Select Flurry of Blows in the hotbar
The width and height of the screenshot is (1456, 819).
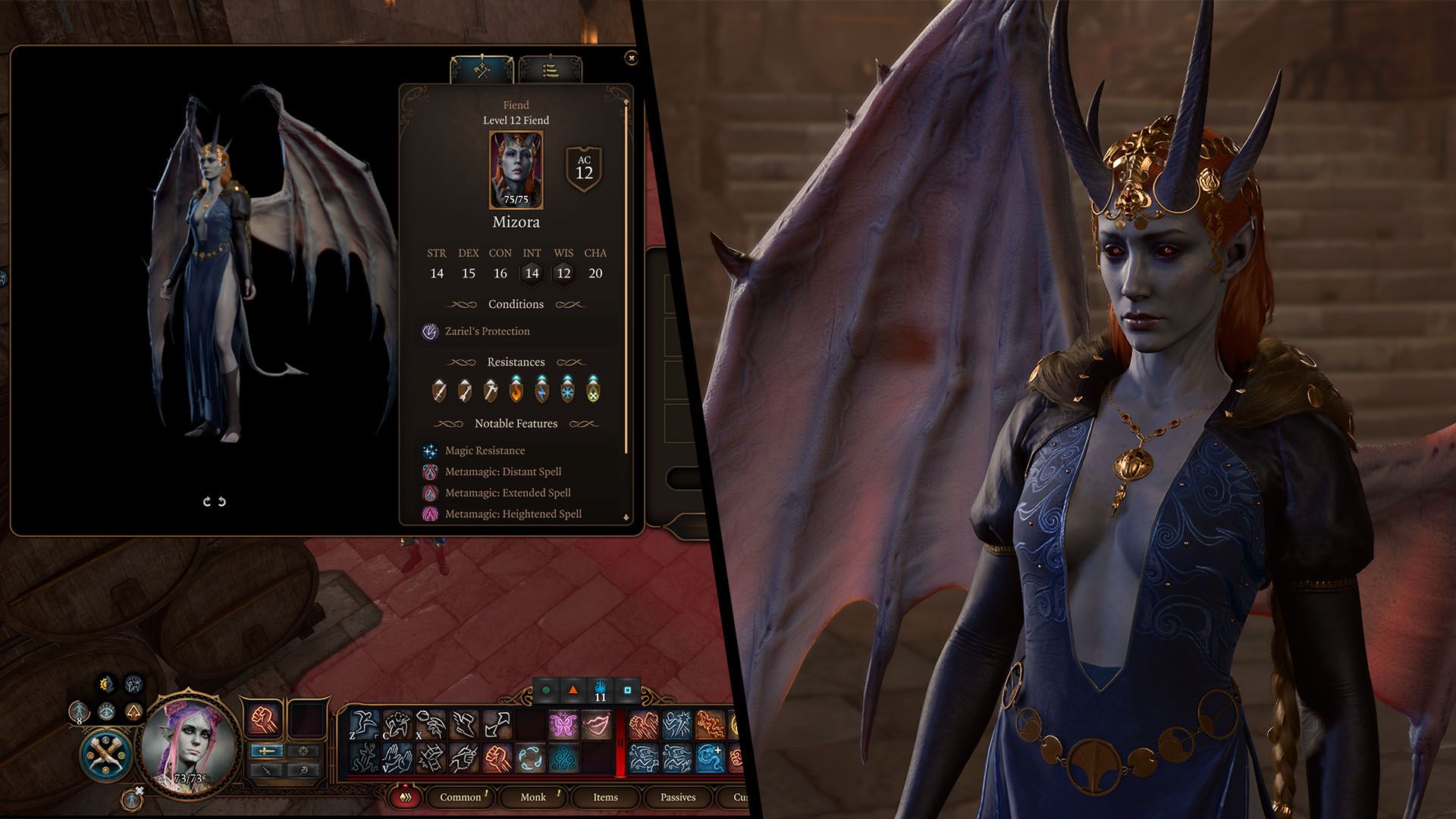pyautogui.click(x=643, y=724)
